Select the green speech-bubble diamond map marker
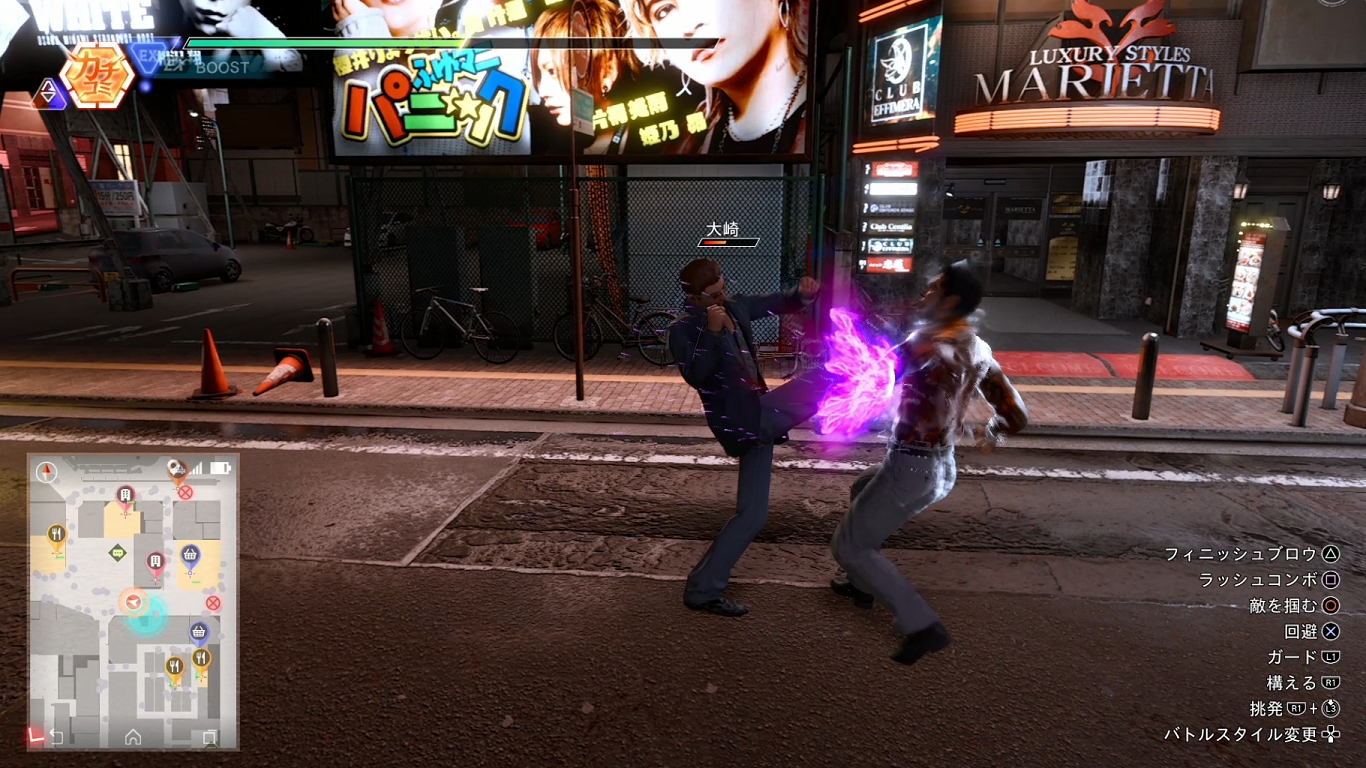 118,552
